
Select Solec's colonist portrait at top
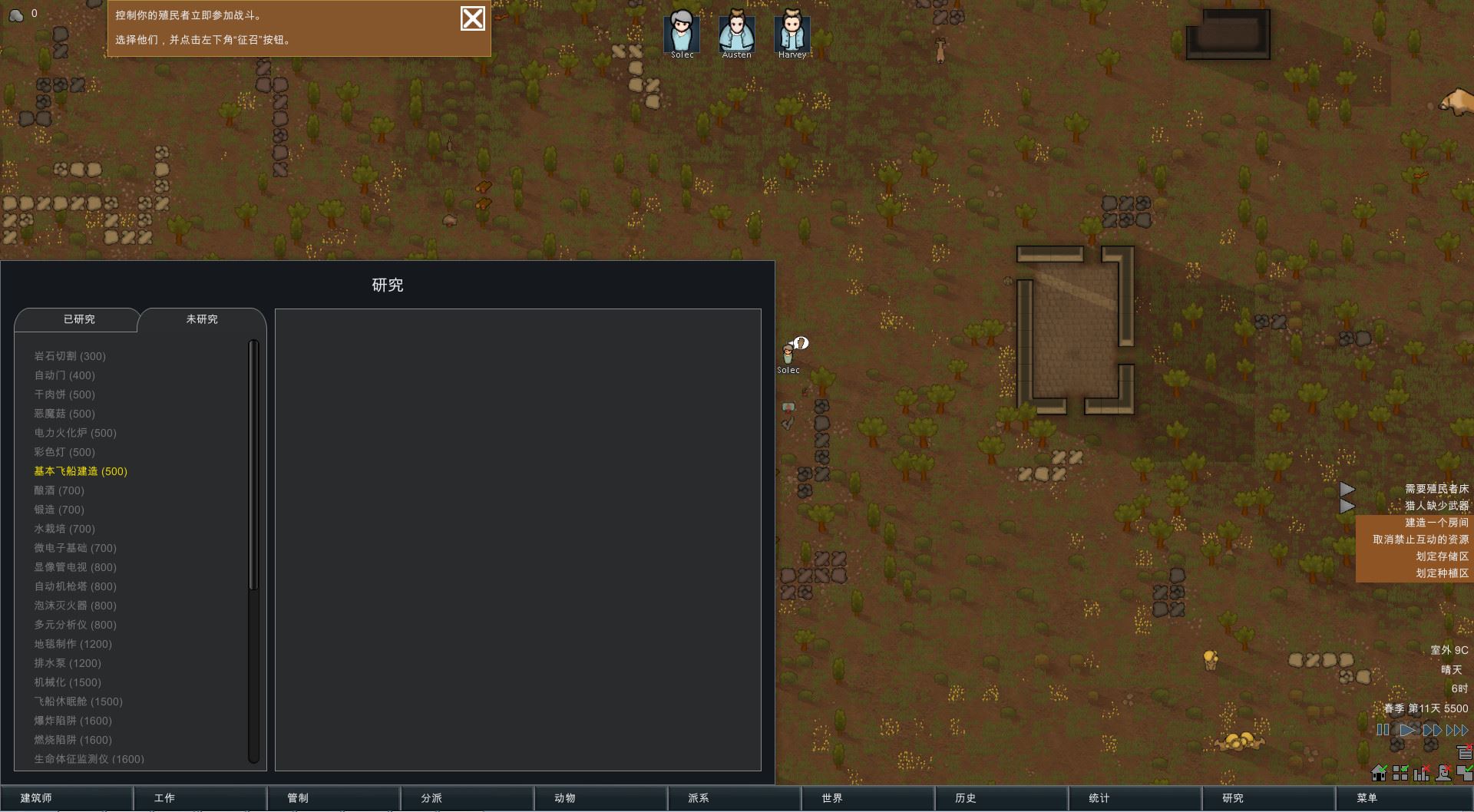click(x=681, y=32)
